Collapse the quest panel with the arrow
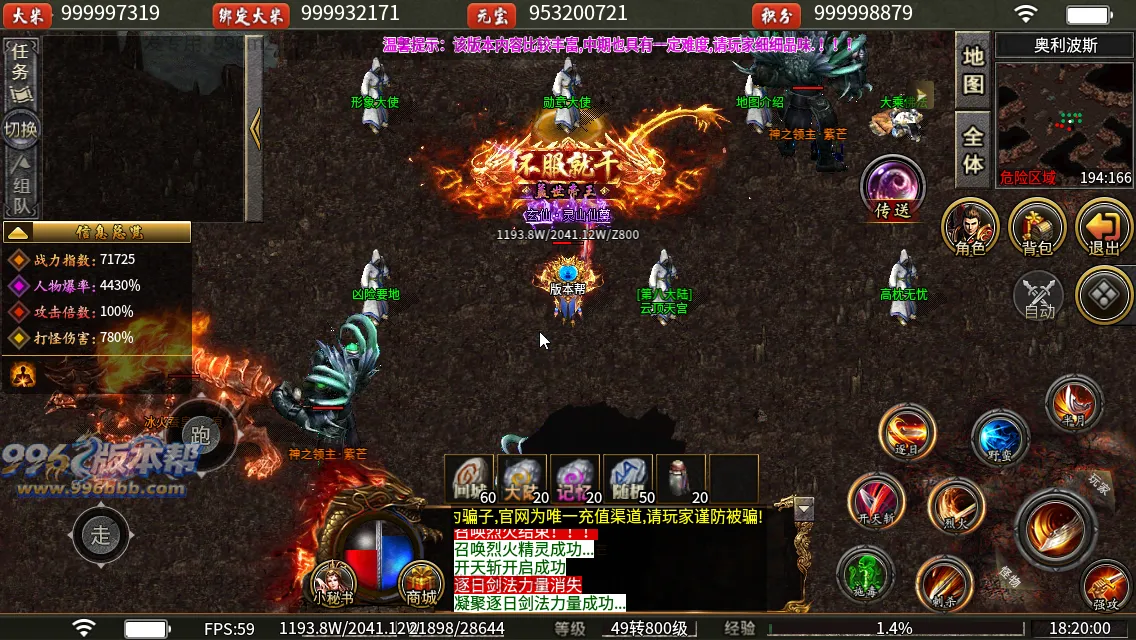 pos(255,128)
